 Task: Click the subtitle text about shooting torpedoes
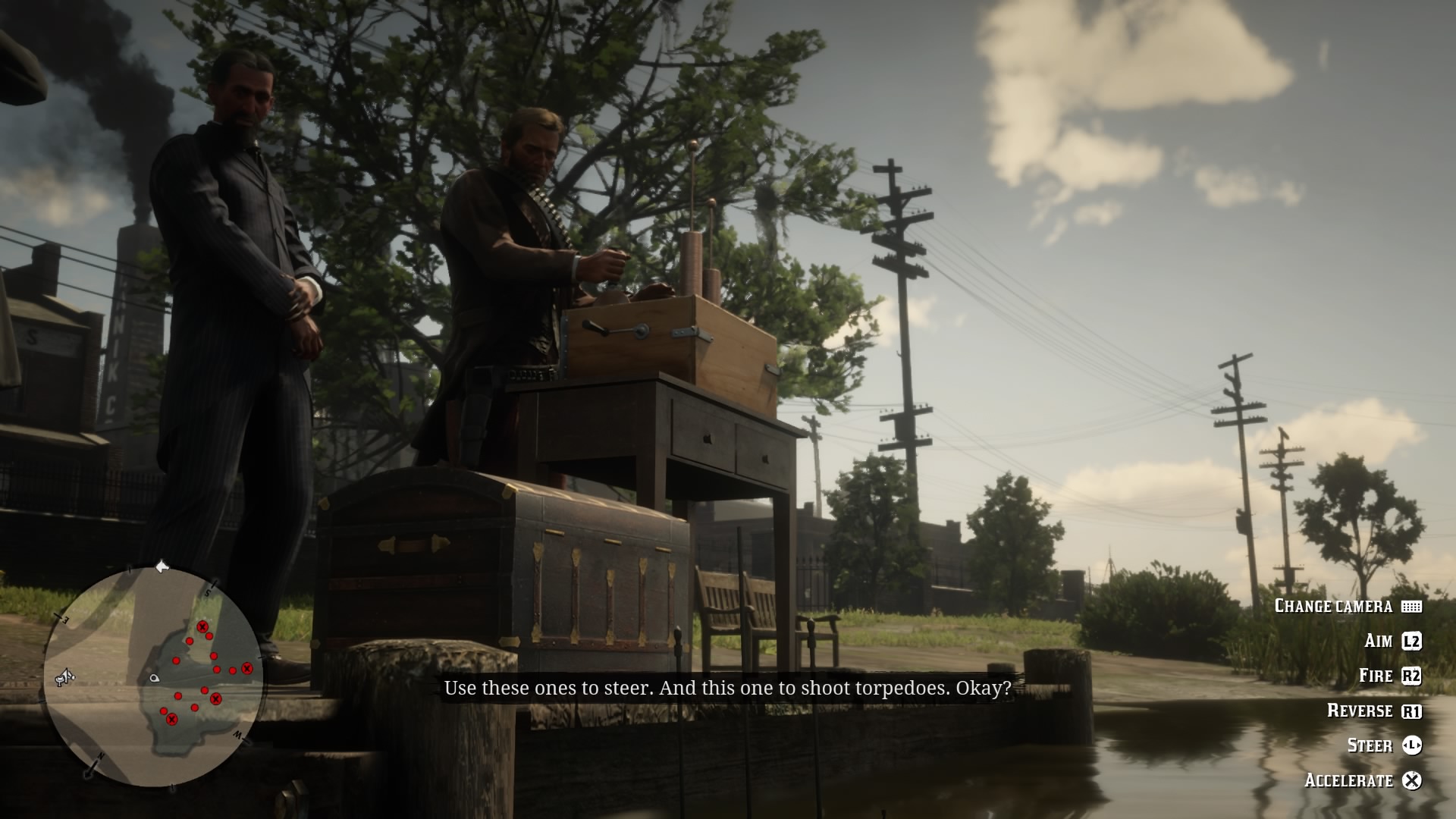pyautogui.click(x=728, y=689)
